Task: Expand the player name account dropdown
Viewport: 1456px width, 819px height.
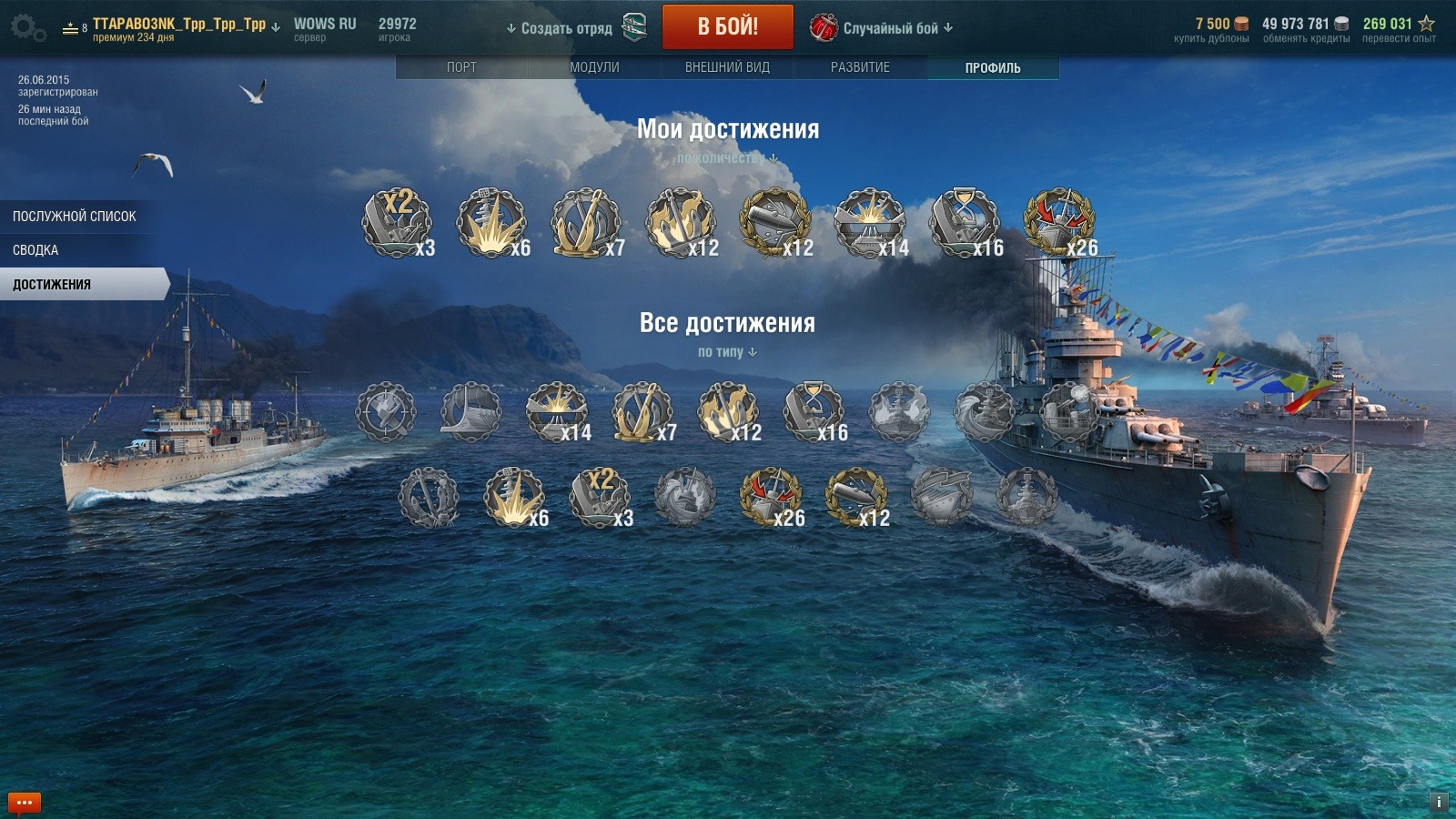Action: click(x=180, y=25)
